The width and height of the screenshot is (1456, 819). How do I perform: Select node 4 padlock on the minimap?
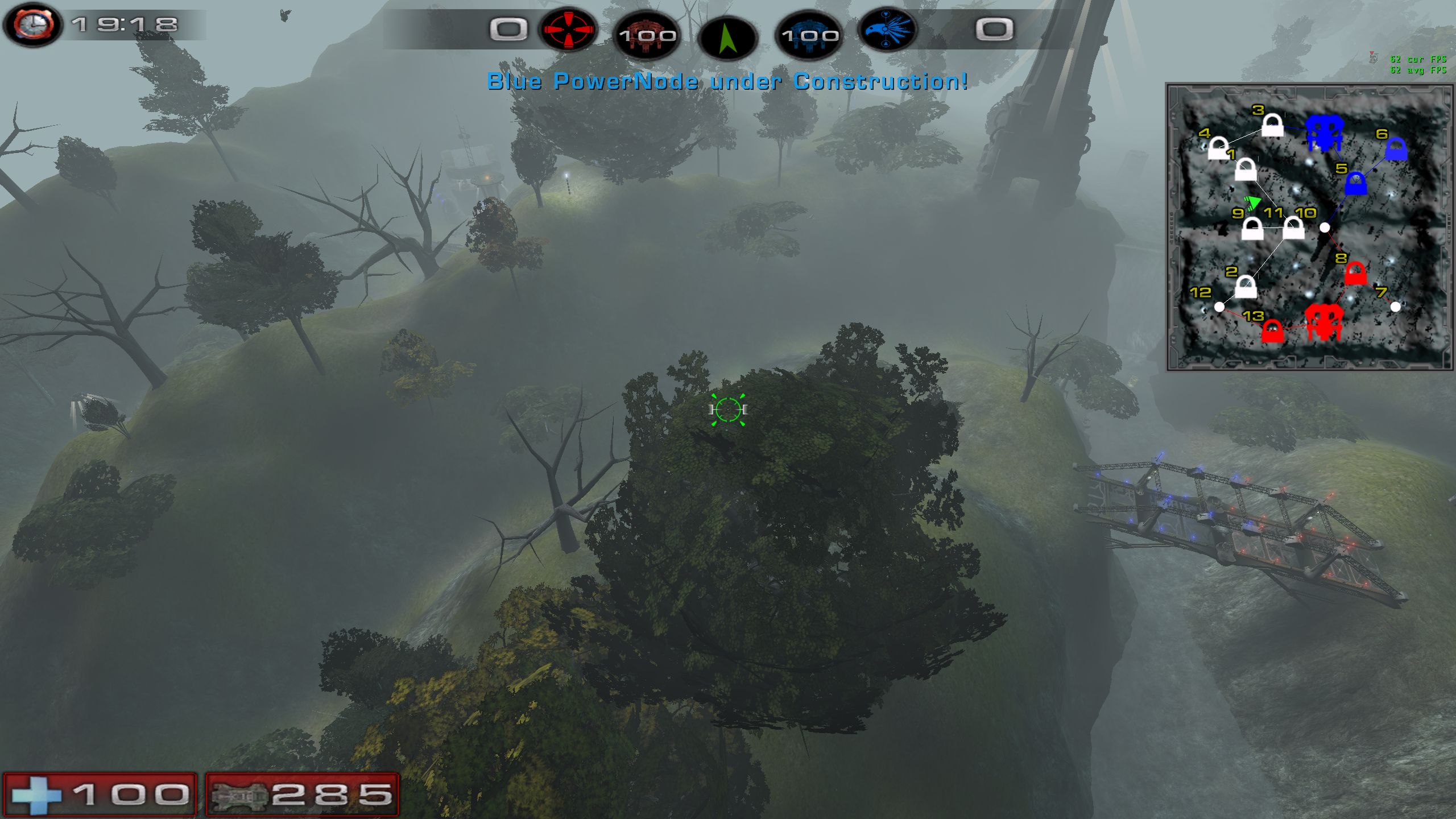click(x=1218, y=149)
